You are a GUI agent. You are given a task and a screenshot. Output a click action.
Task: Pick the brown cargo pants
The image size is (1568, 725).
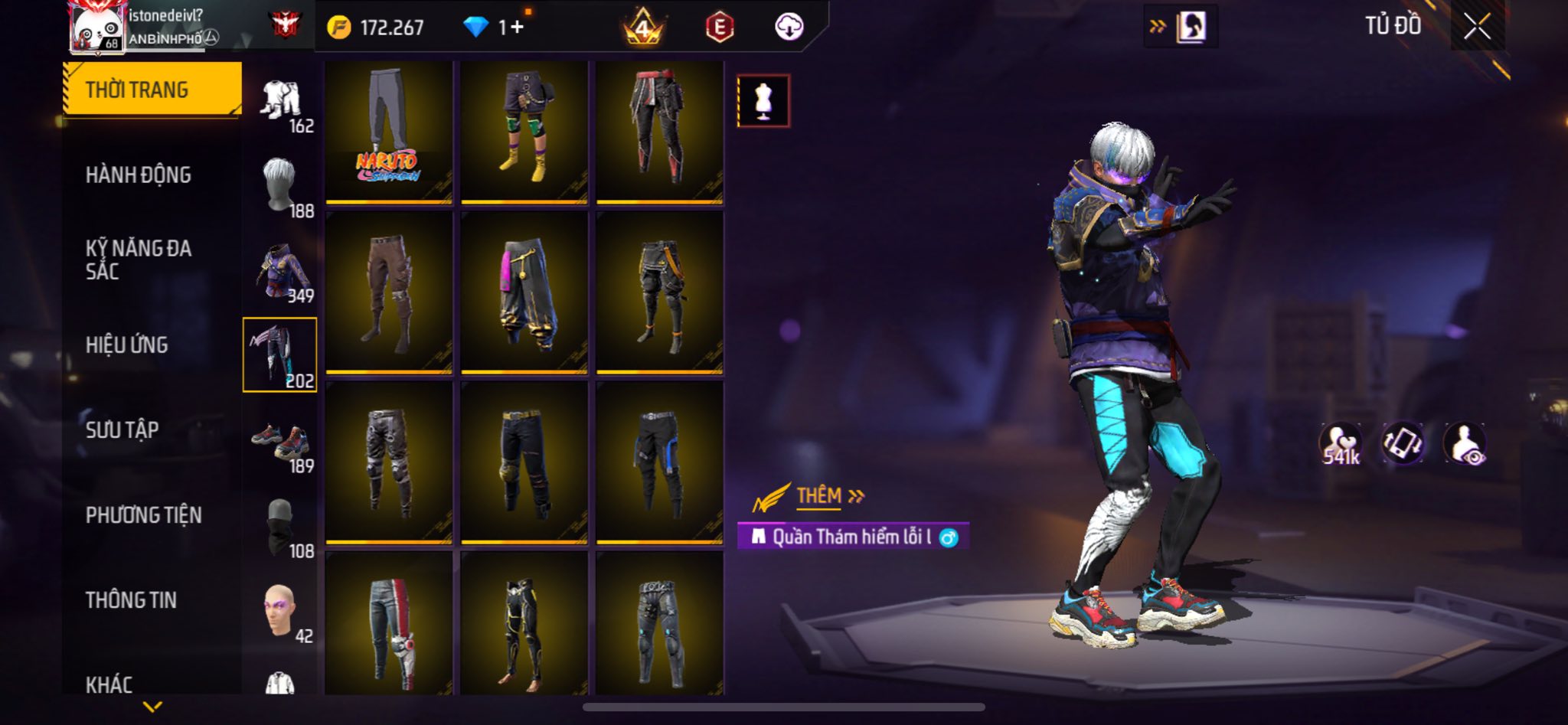388,293
